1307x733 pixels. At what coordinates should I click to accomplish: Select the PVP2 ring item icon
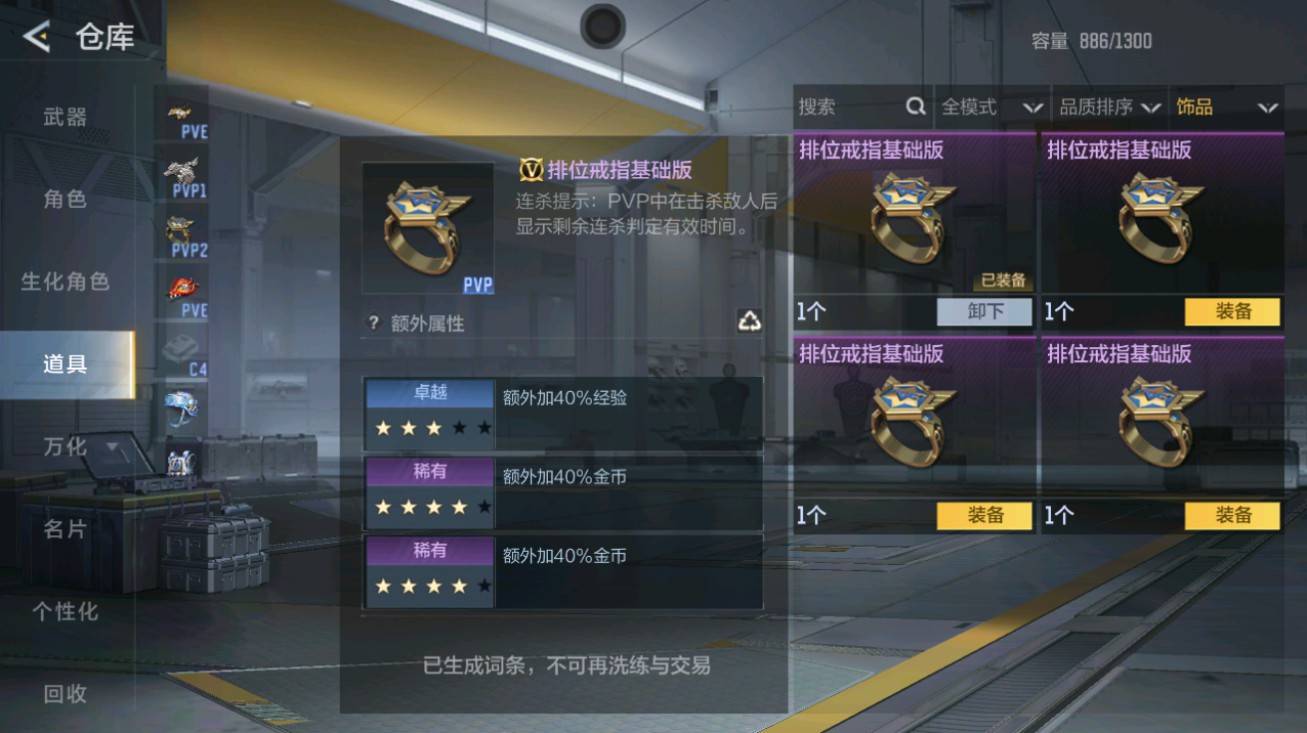[183, 228]
